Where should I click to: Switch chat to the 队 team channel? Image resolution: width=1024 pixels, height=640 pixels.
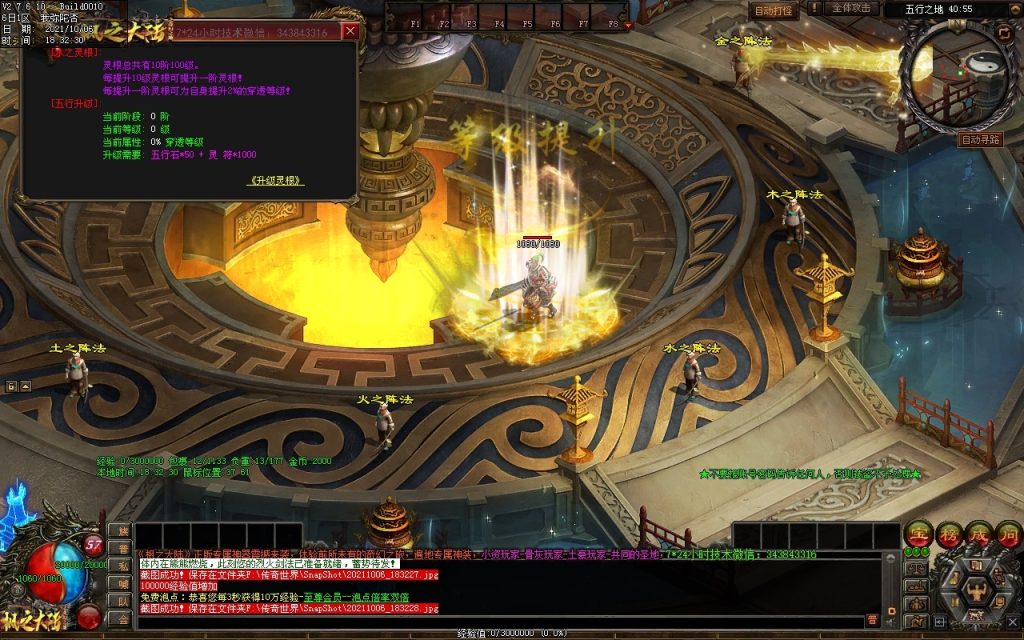(123, 601)
